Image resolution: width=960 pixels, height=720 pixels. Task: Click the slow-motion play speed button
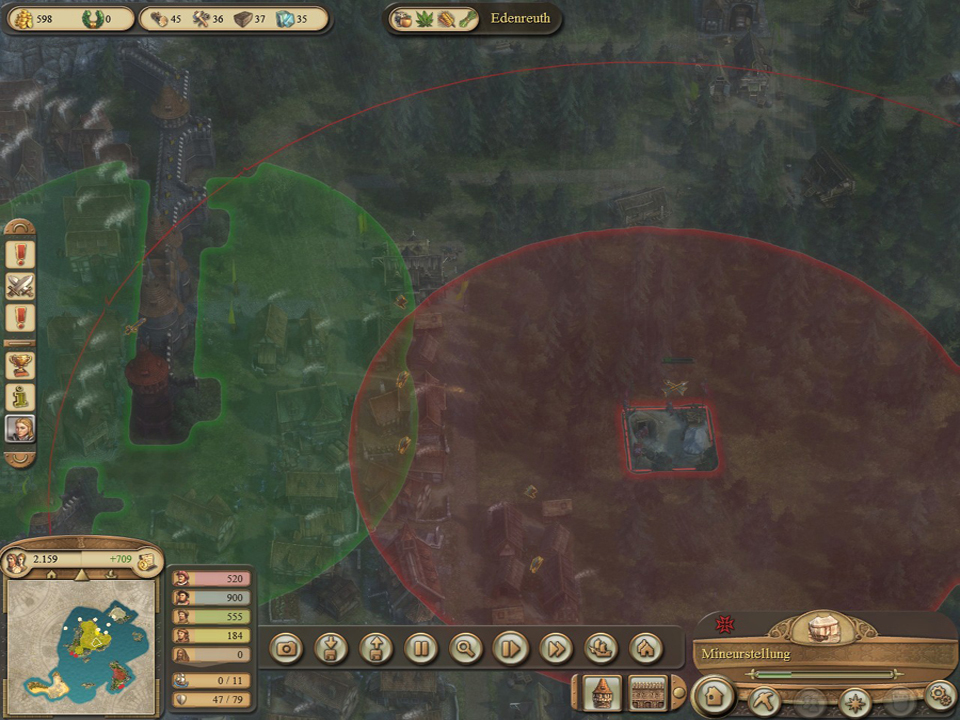511,648
